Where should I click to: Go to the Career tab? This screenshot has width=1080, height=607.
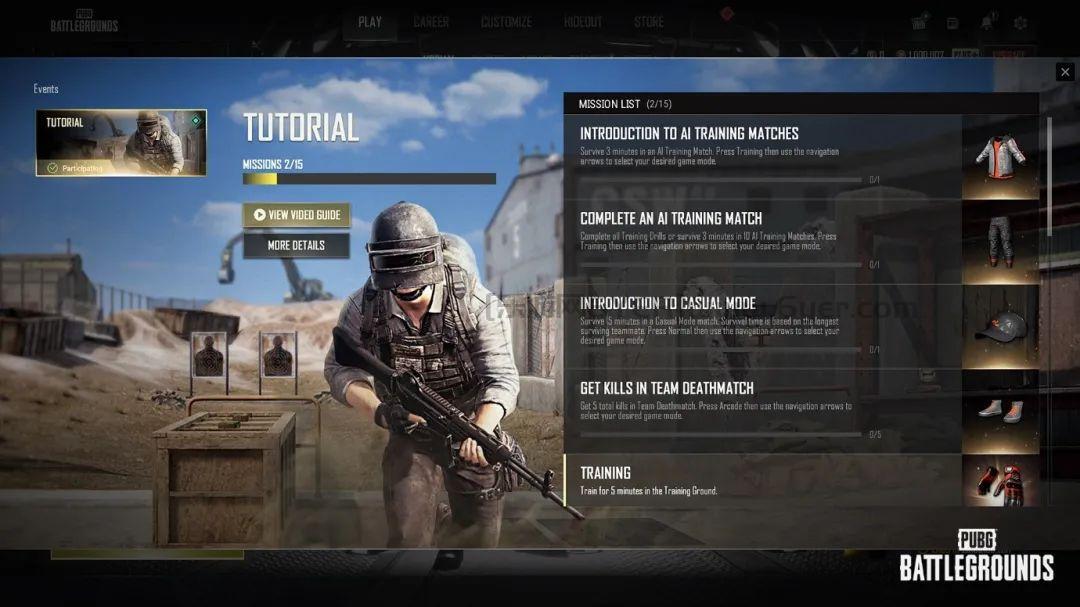coord(431,22)
